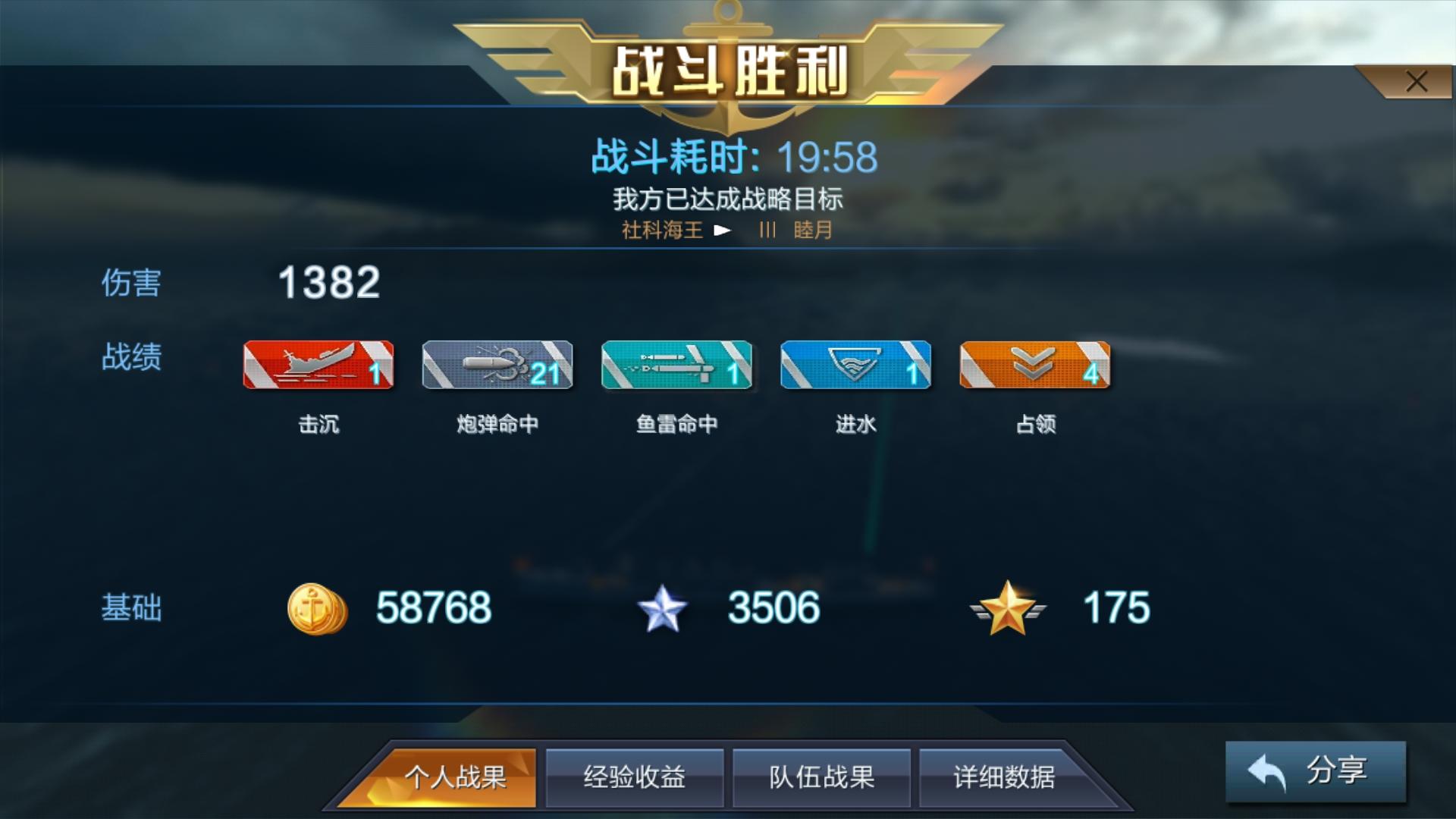Click the 进水 flooding achievement icon
Screen dimensions: 1456x819
click(855, 365)
